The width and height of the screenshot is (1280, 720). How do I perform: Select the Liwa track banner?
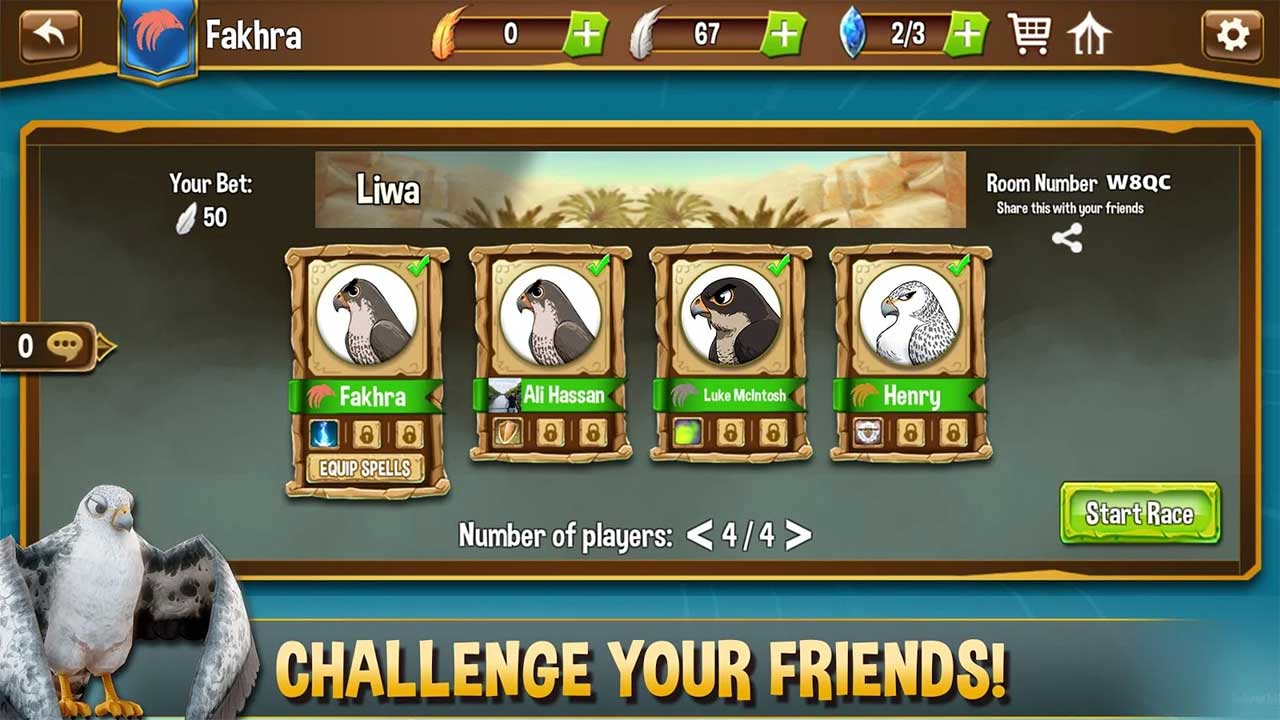pyautogui.click(x=640, y=190)
